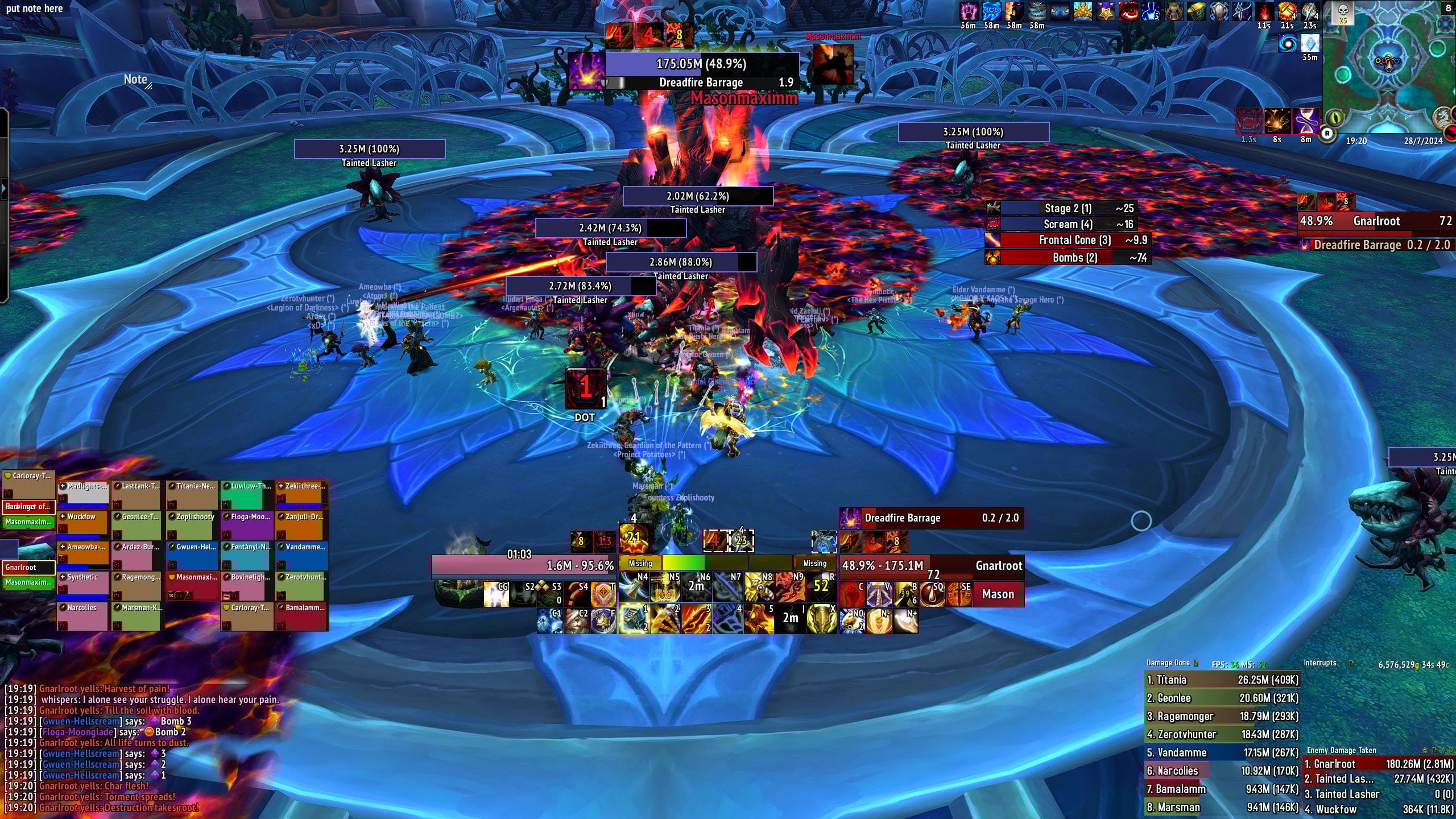
Task: Click the green eye minimap button
Action: 1335,119
